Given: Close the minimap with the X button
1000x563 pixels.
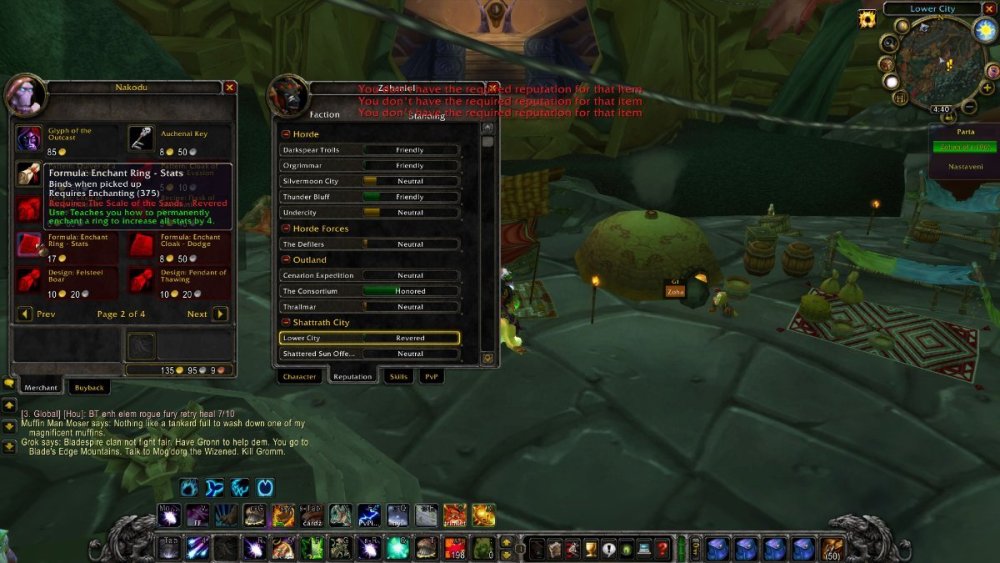Looking at the screenshot, I should [988, 9].
